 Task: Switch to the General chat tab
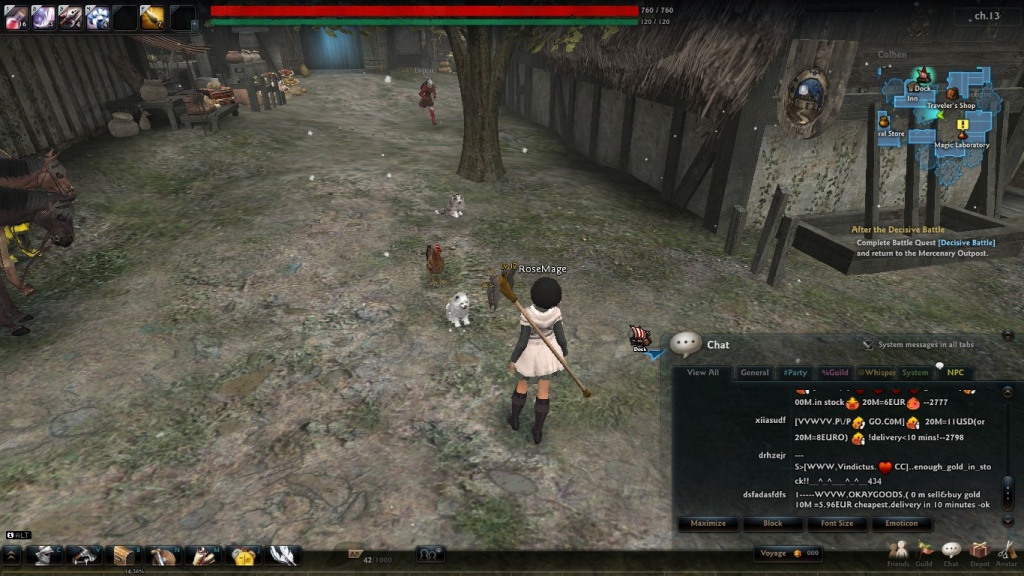tap(755, 373)
